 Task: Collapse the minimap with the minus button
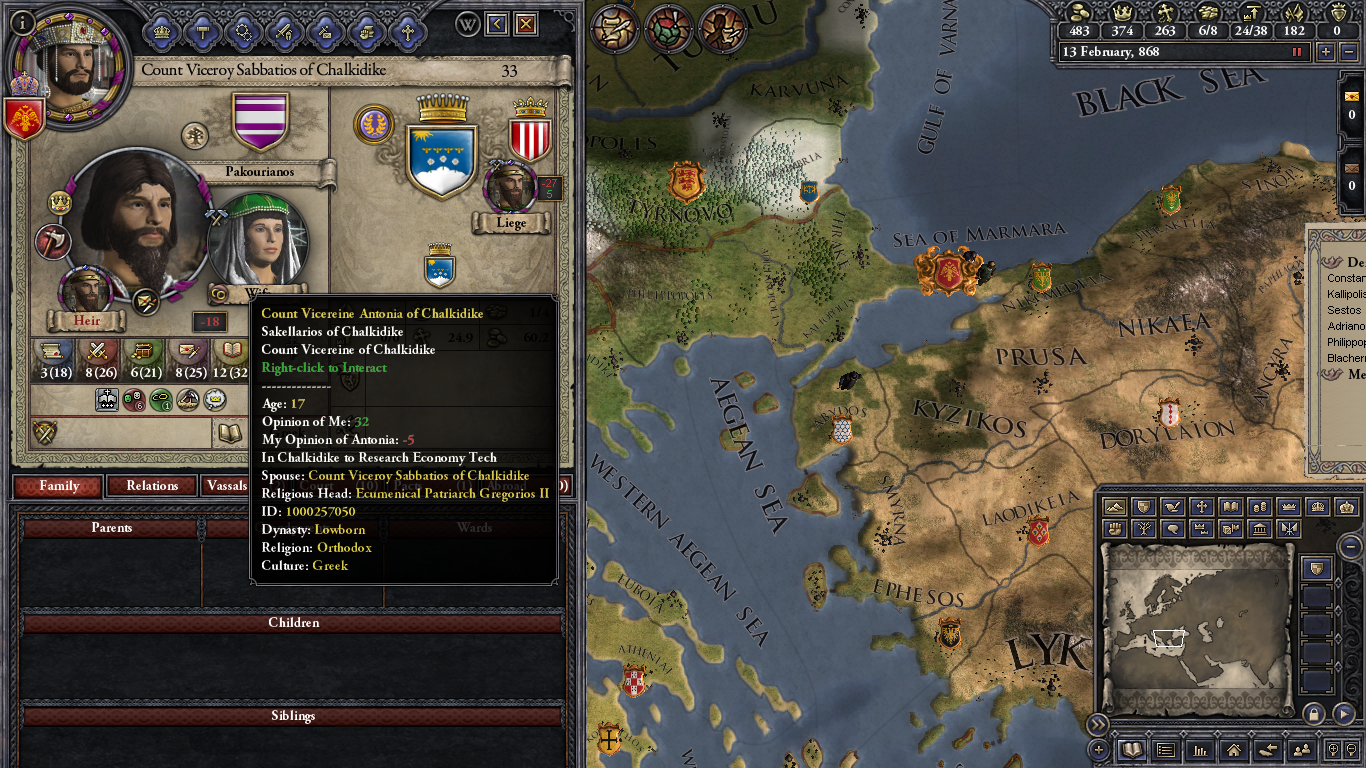pos(1351,547)
